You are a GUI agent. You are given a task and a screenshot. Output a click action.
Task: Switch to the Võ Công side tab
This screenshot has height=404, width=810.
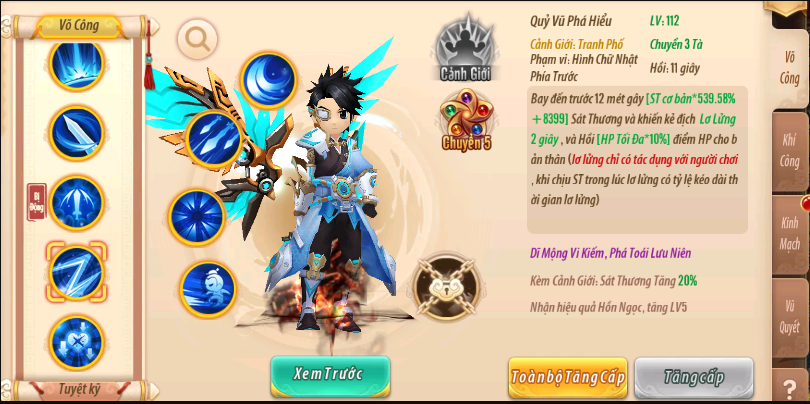789,63
